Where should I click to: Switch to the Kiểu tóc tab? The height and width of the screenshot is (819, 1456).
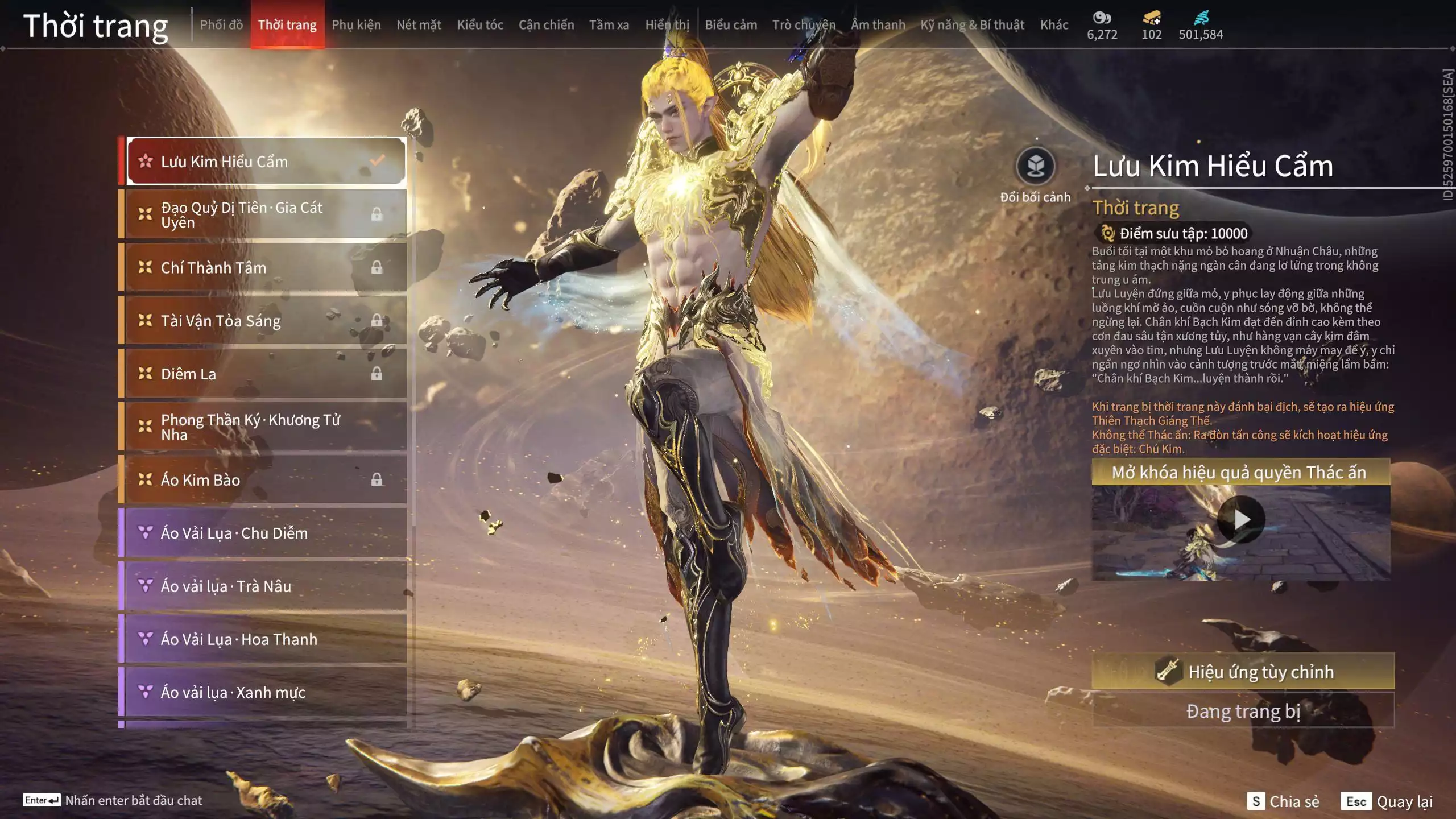(x=480, y=25)
